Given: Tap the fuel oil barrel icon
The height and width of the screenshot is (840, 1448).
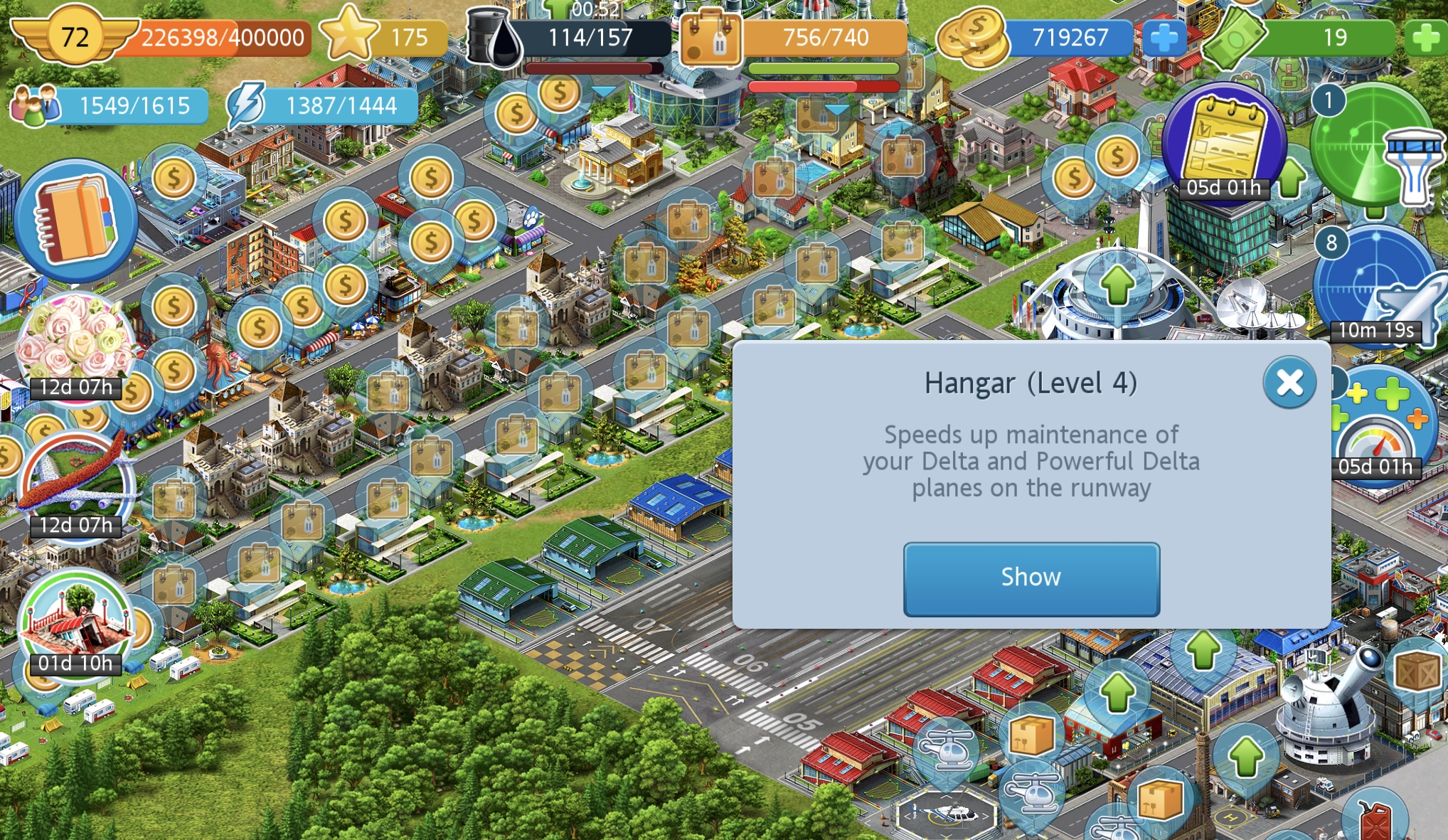Looking at the screenshot, I should (494, 38).
